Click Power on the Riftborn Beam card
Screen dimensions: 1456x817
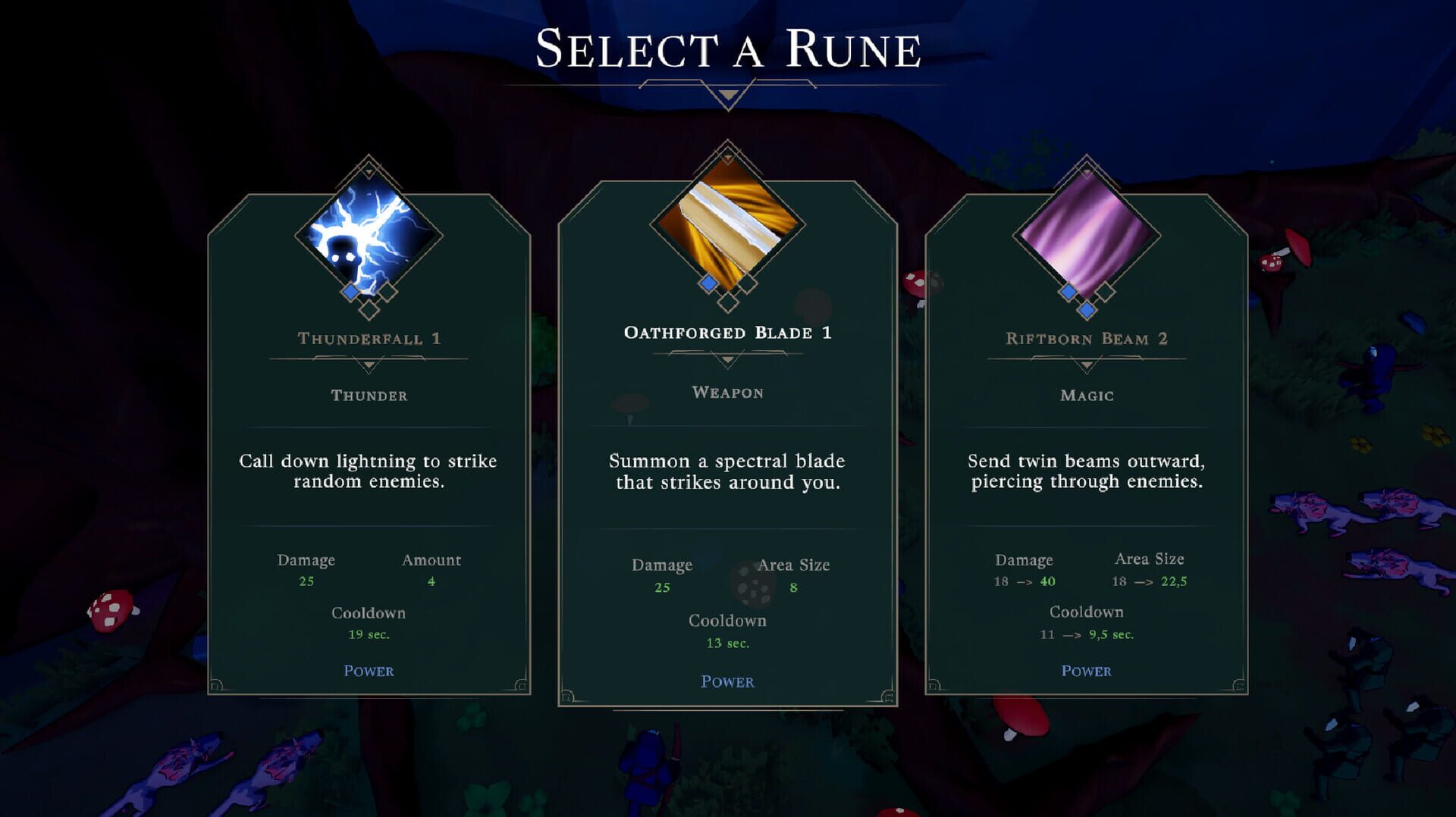pos(1085,671)
